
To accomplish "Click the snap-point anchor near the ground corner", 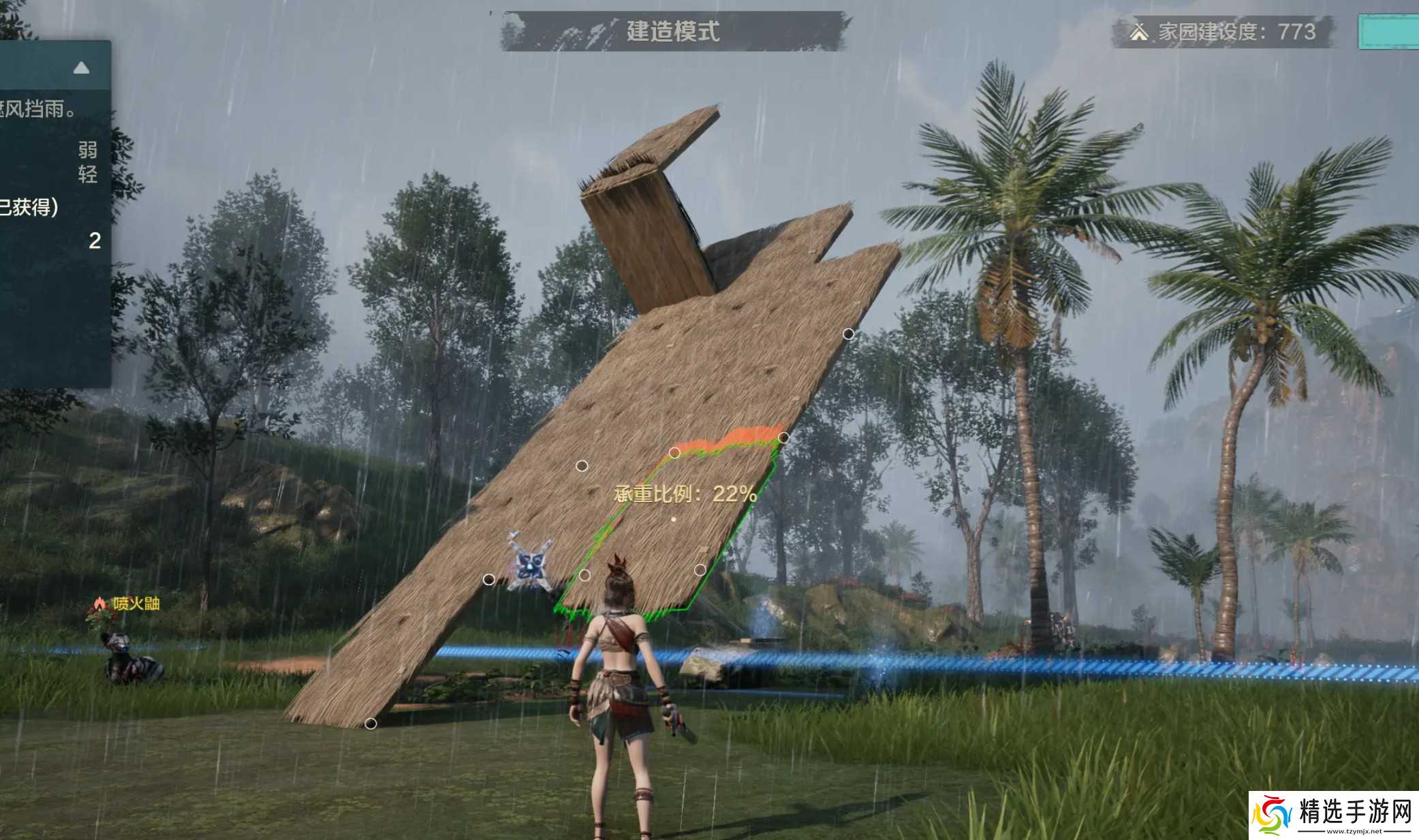I will click(x=370, y=724).
